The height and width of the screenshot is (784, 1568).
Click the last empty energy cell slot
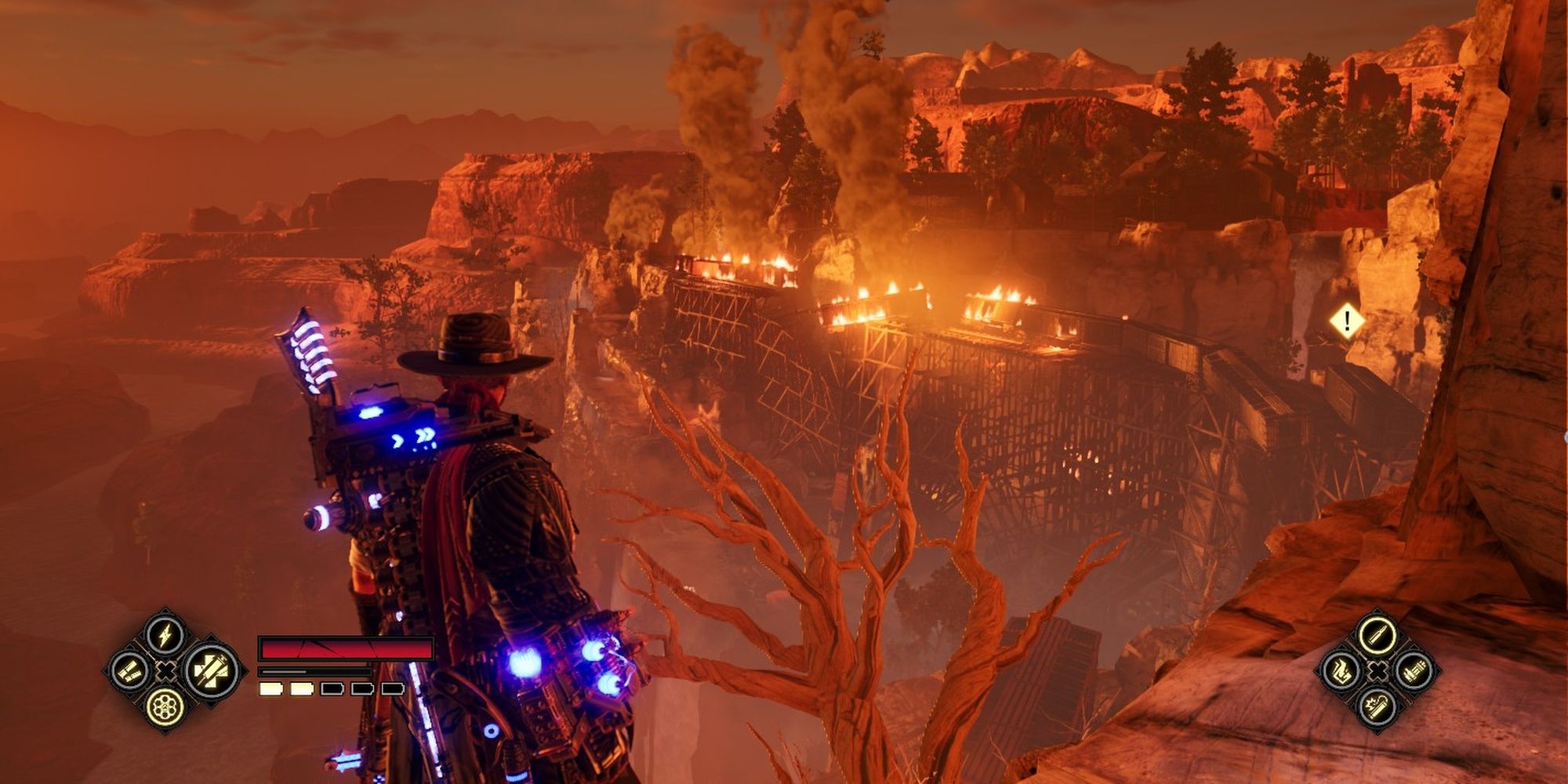point(393,688)
